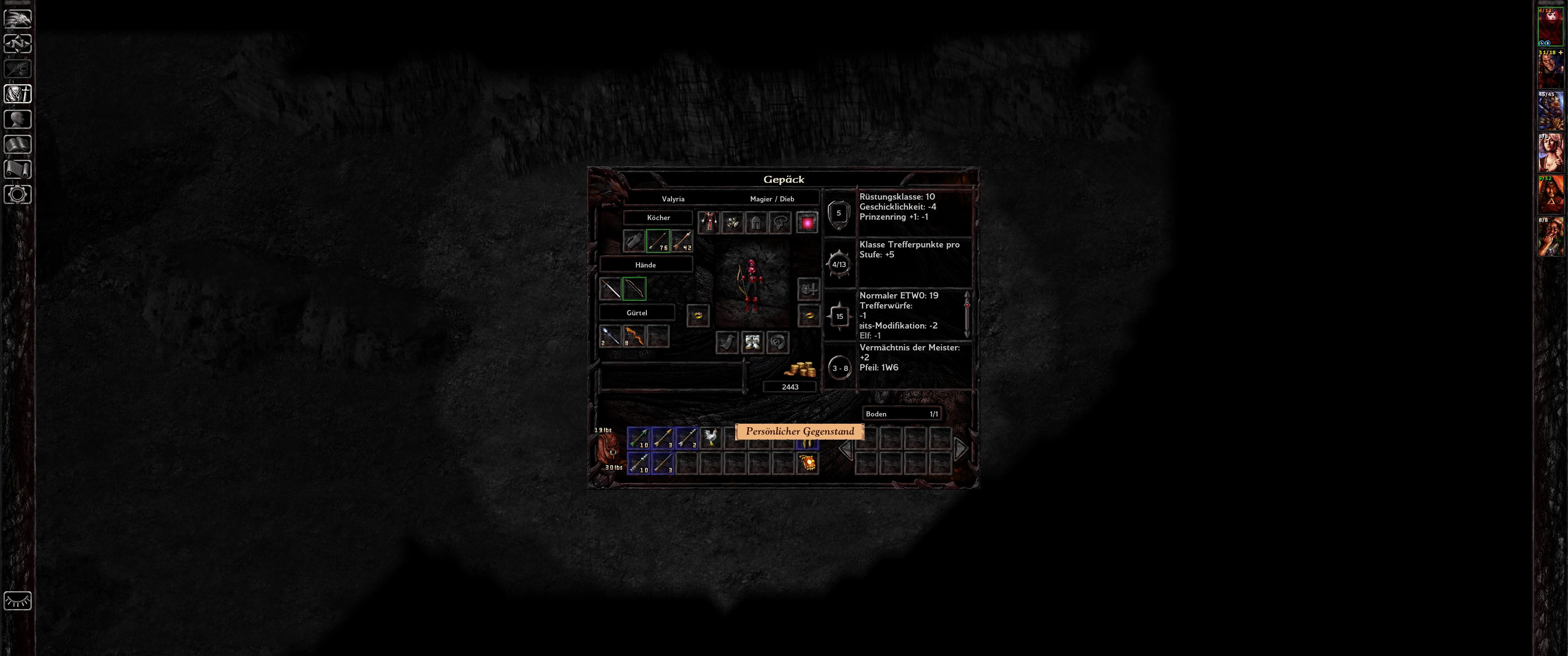This screenshot has height=656, width=1568.
Task: Pick the orange flame wand in the belt
Action: click(x=634, y=336)
